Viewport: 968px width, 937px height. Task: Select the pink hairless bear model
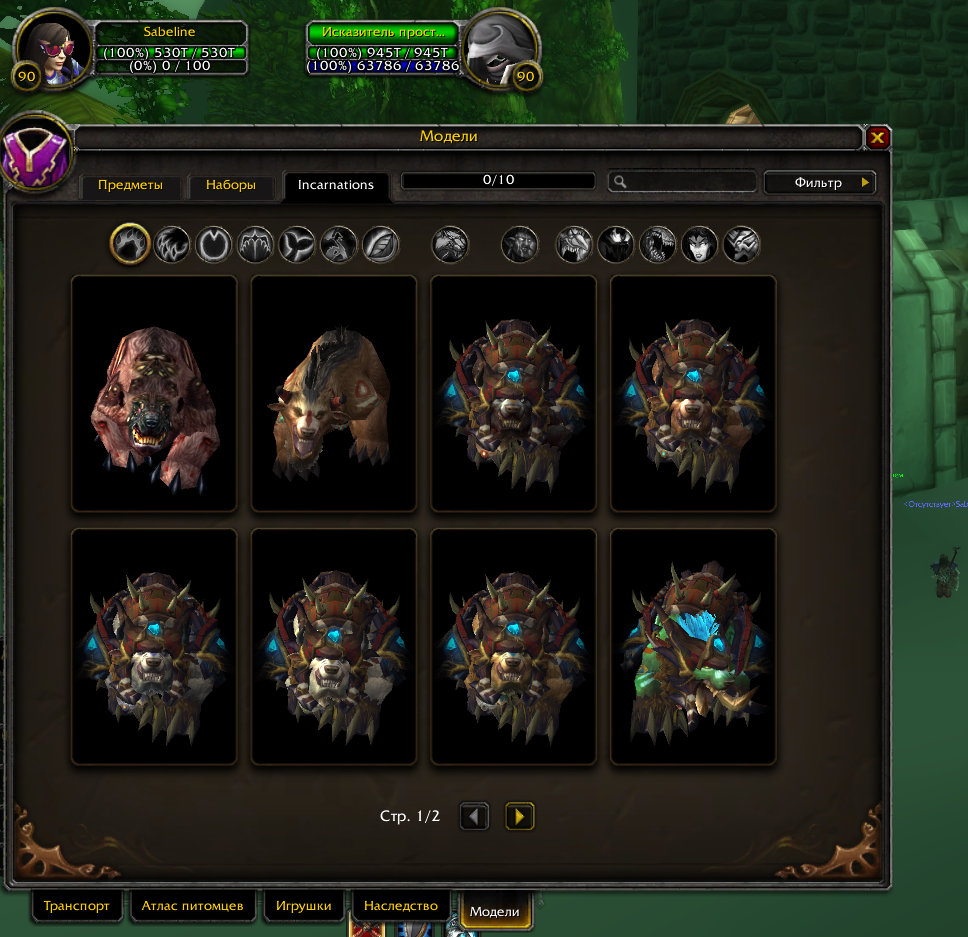pos(154,394)
